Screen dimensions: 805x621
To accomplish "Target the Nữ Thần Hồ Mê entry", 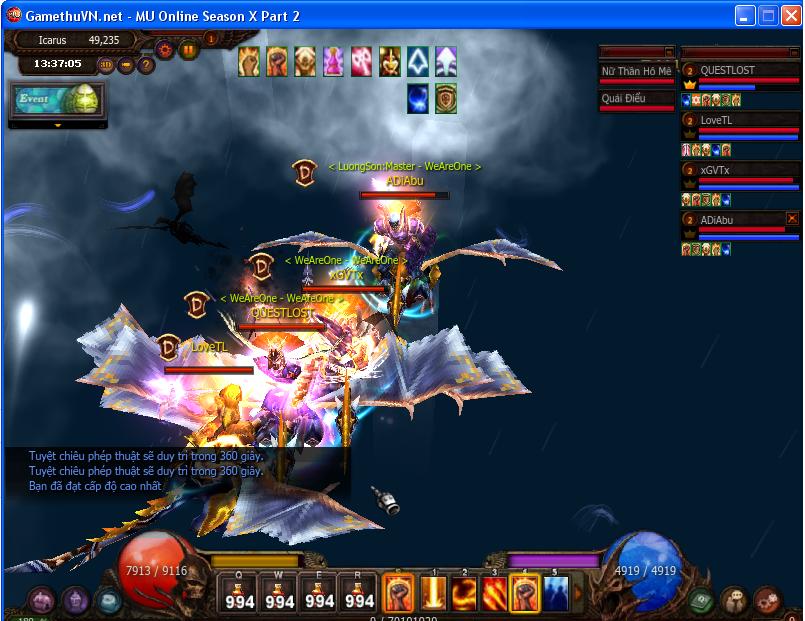I will pos(636,72).
